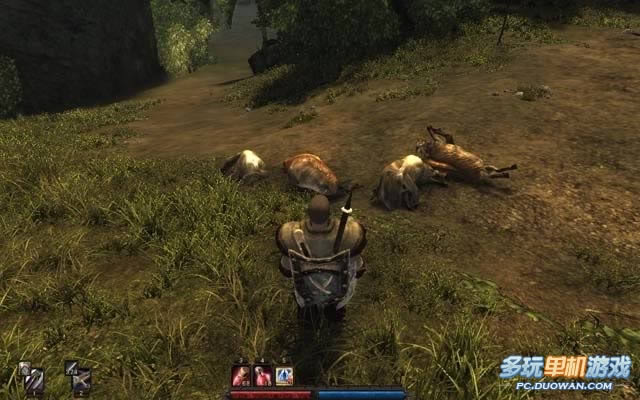640x400 pixels.
Task: Switch to the second weapon set slot
Action: (x=79, y=377)
